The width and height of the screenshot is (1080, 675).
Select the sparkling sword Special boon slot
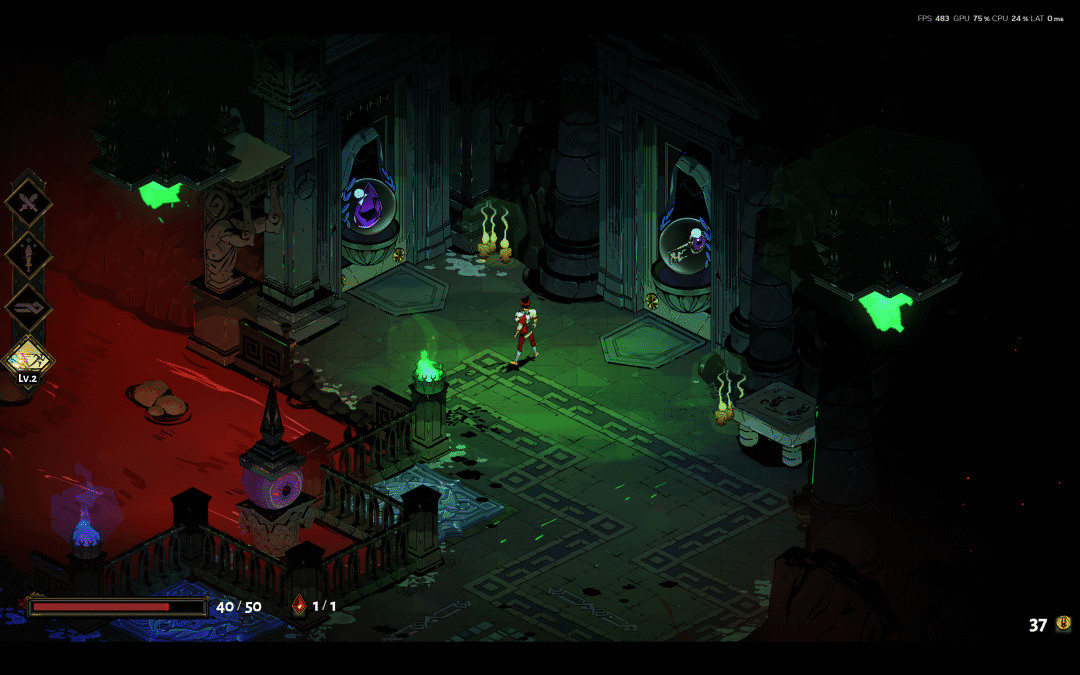[29, 254]
